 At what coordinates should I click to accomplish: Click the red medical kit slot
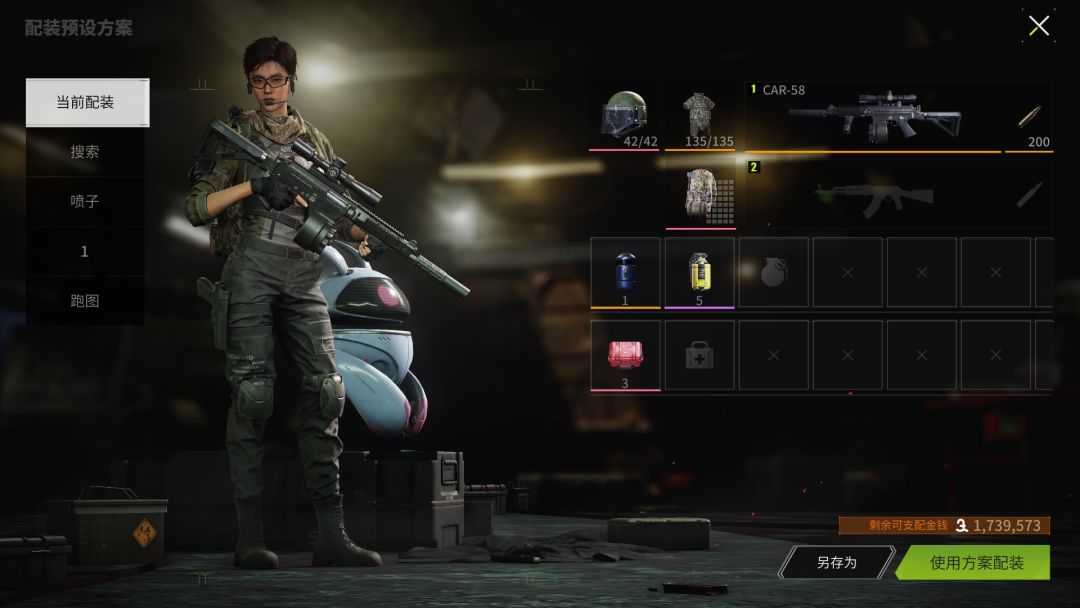(625, 354)
